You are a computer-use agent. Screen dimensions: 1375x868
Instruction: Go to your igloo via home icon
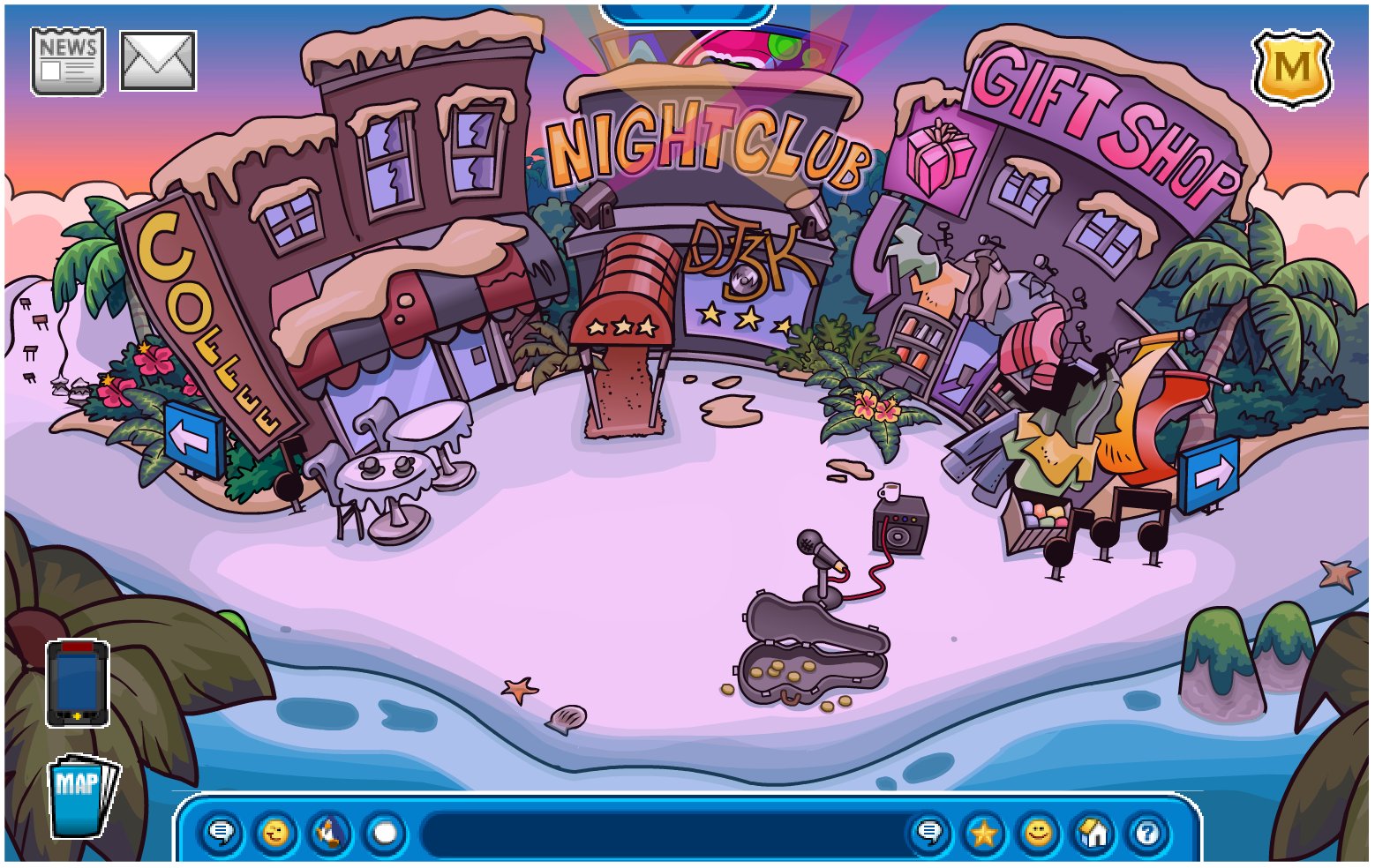click(x=1094, y=833)
